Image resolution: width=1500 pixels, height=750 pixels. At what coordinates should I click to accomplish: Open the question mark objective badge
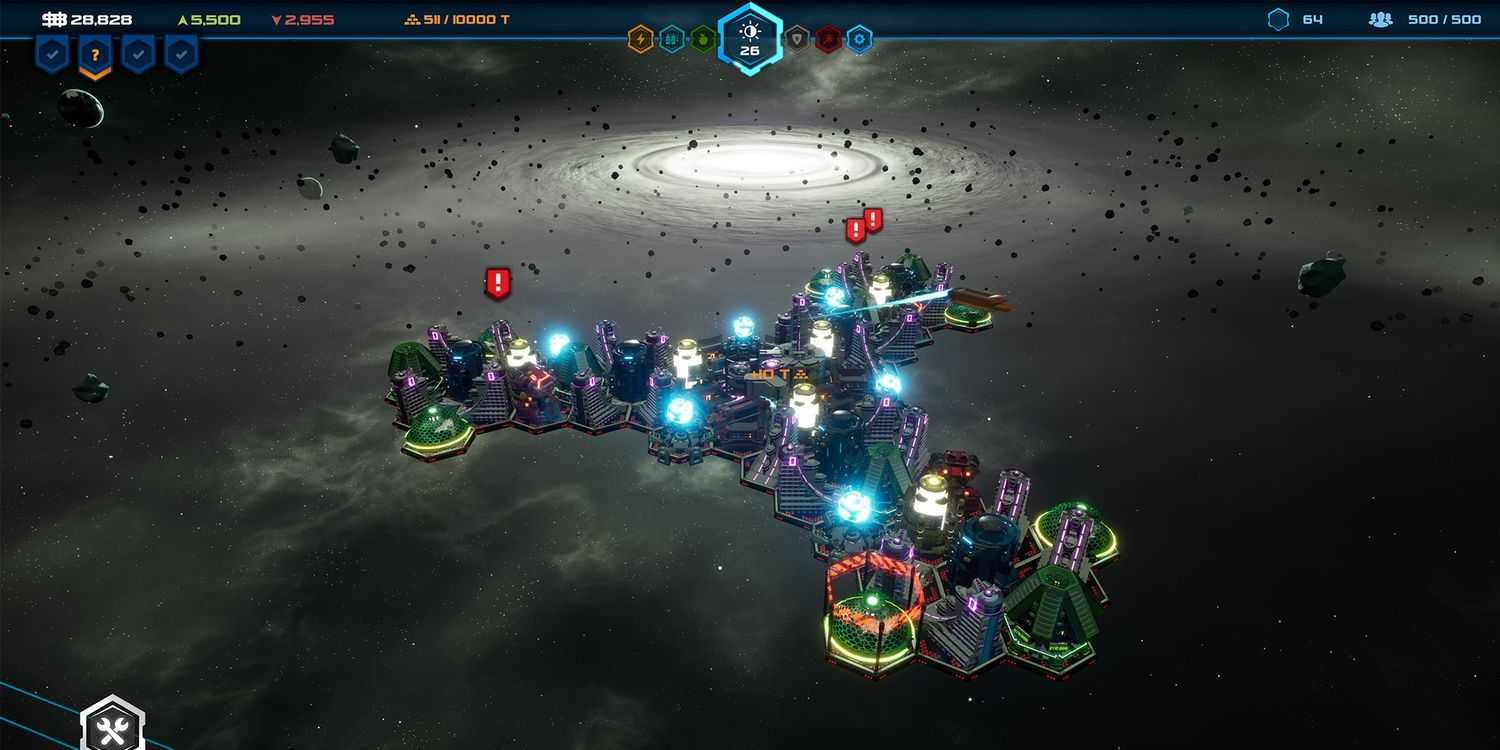95,56
